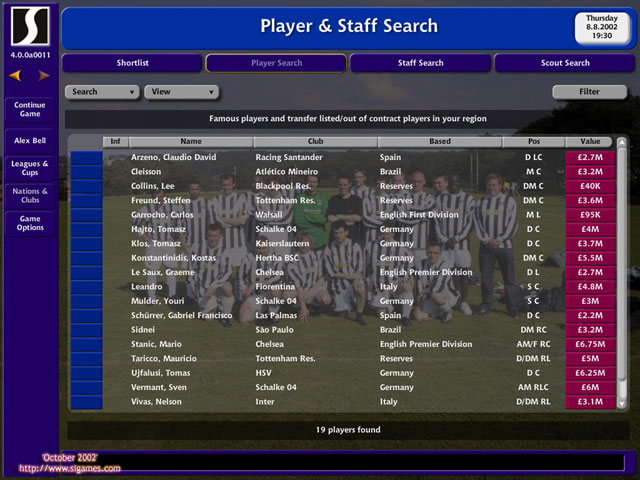640x480 pixels.
Task: Continue Game from the sidebar
Action: pyautogui.click(x=30, y=109)
